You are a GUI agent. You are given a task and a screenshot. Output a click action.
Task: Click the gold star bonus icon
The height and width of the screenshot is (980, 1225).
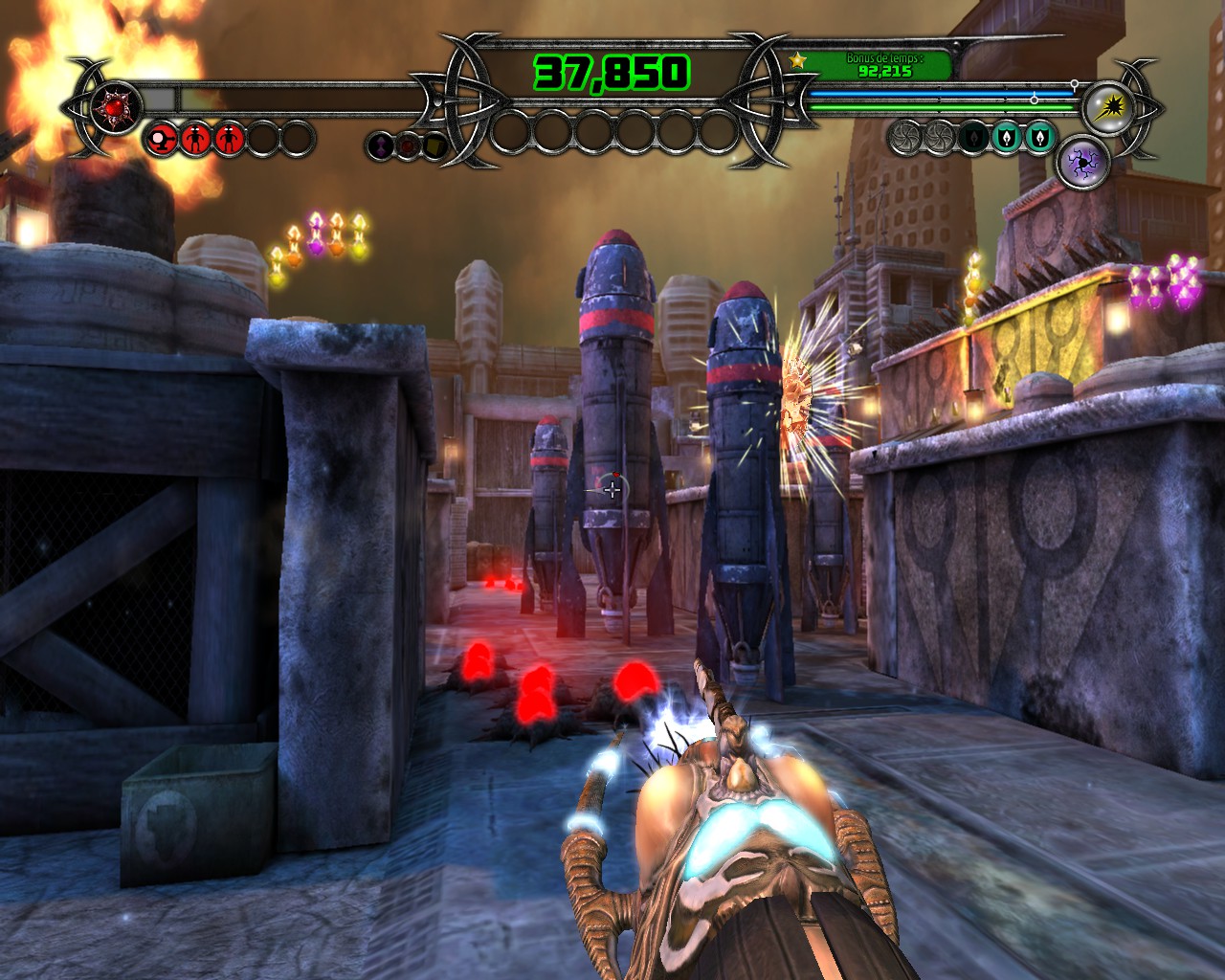(797, 61)
